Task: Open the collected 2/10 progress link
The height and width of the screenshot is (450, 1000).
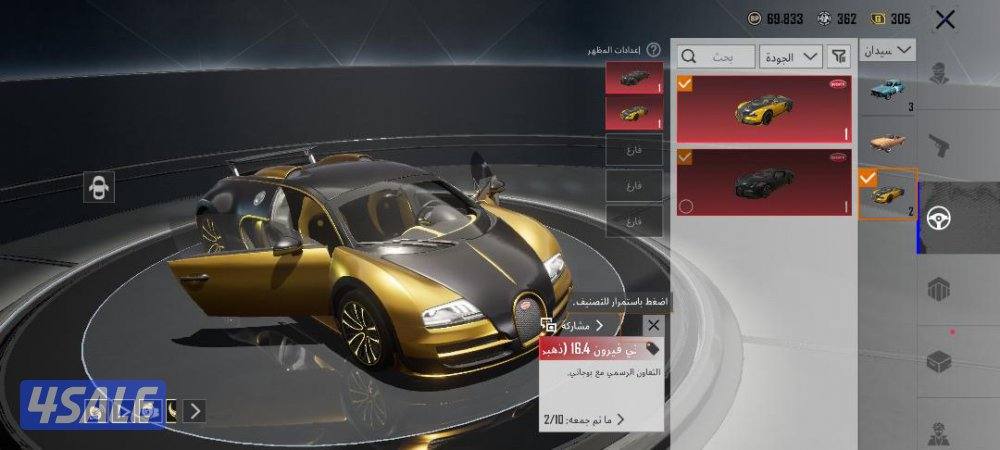Action: click(585, 419)
